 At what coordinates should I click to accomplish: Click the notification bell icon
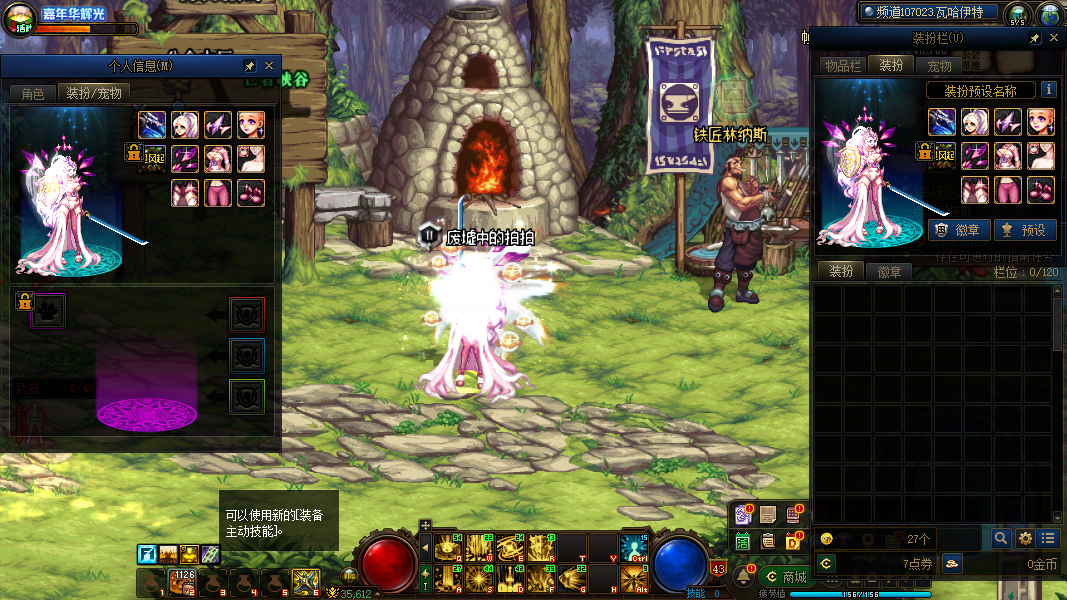tap(744, 577)
